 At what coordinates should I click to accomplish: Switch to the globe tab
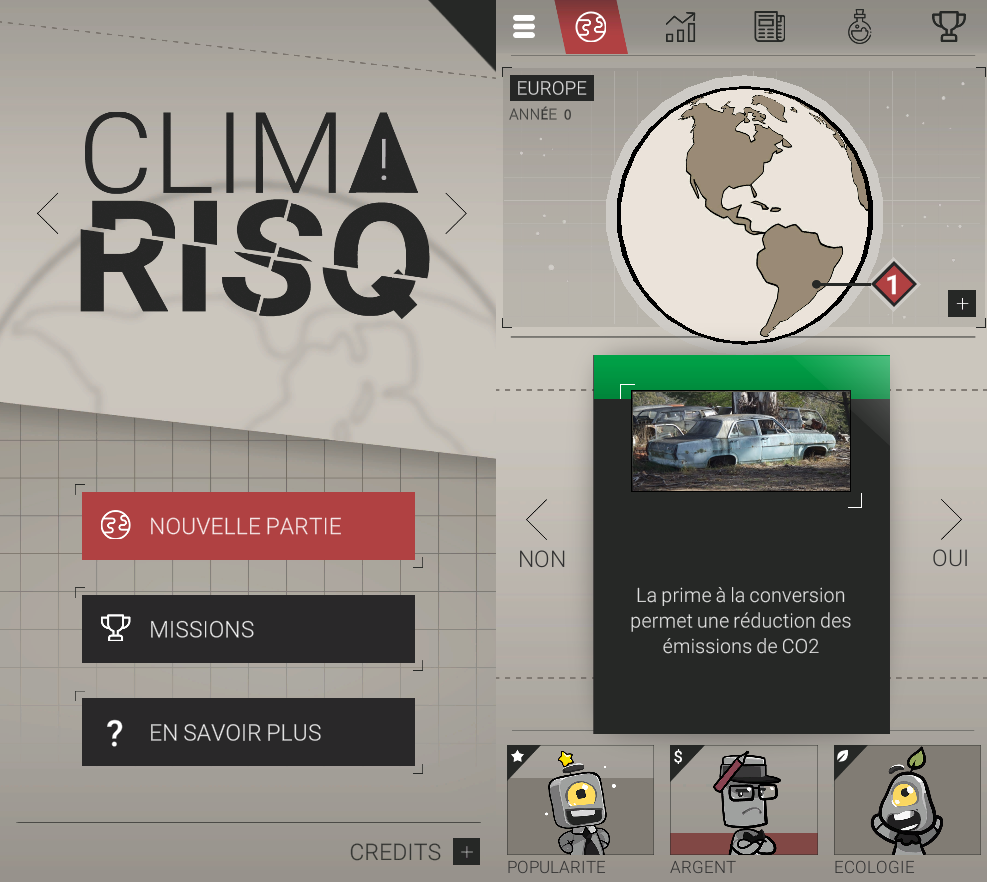[x=591, y=27]
